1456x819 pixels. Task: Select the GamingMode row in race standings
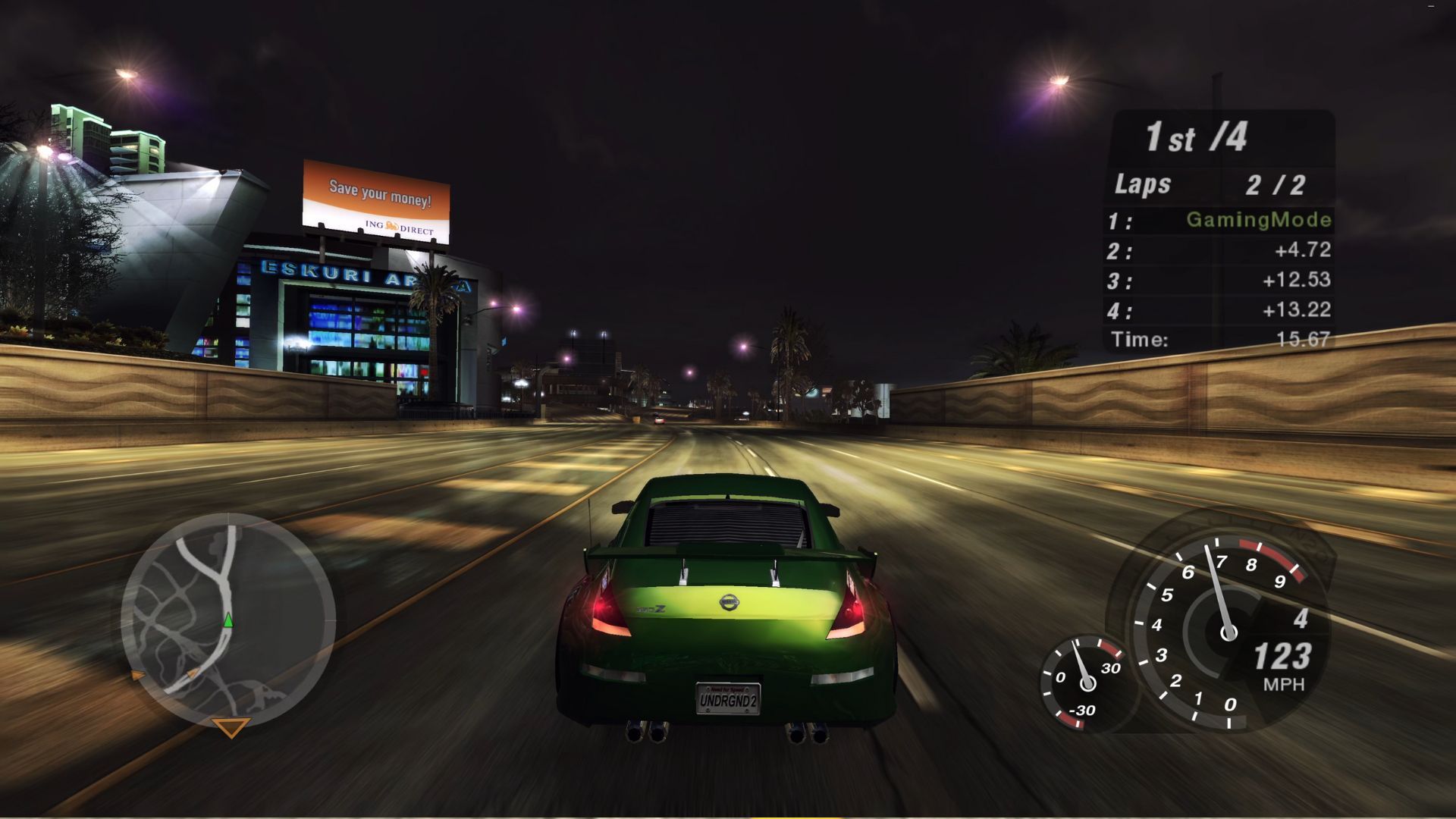[1219, 221]
